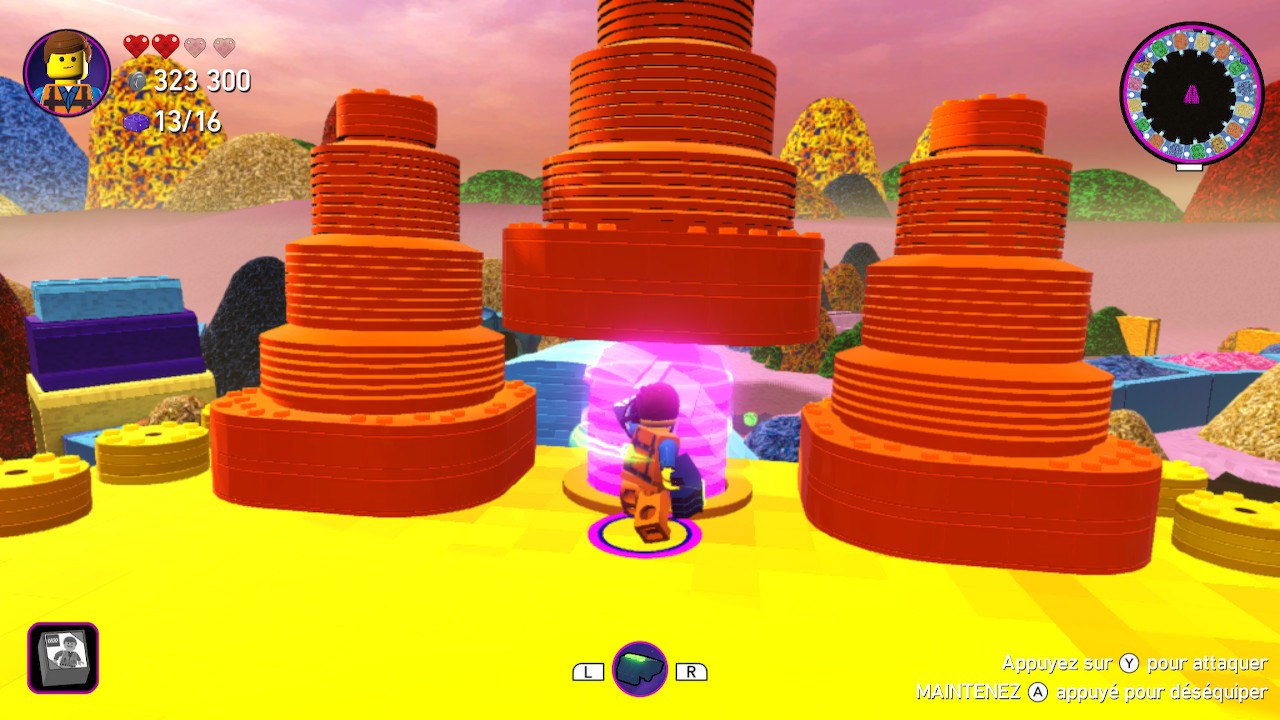This screenshot has height=720, width=1280.
Task: Click the silver stud currency icon
Action: click(x=137, y=81)
